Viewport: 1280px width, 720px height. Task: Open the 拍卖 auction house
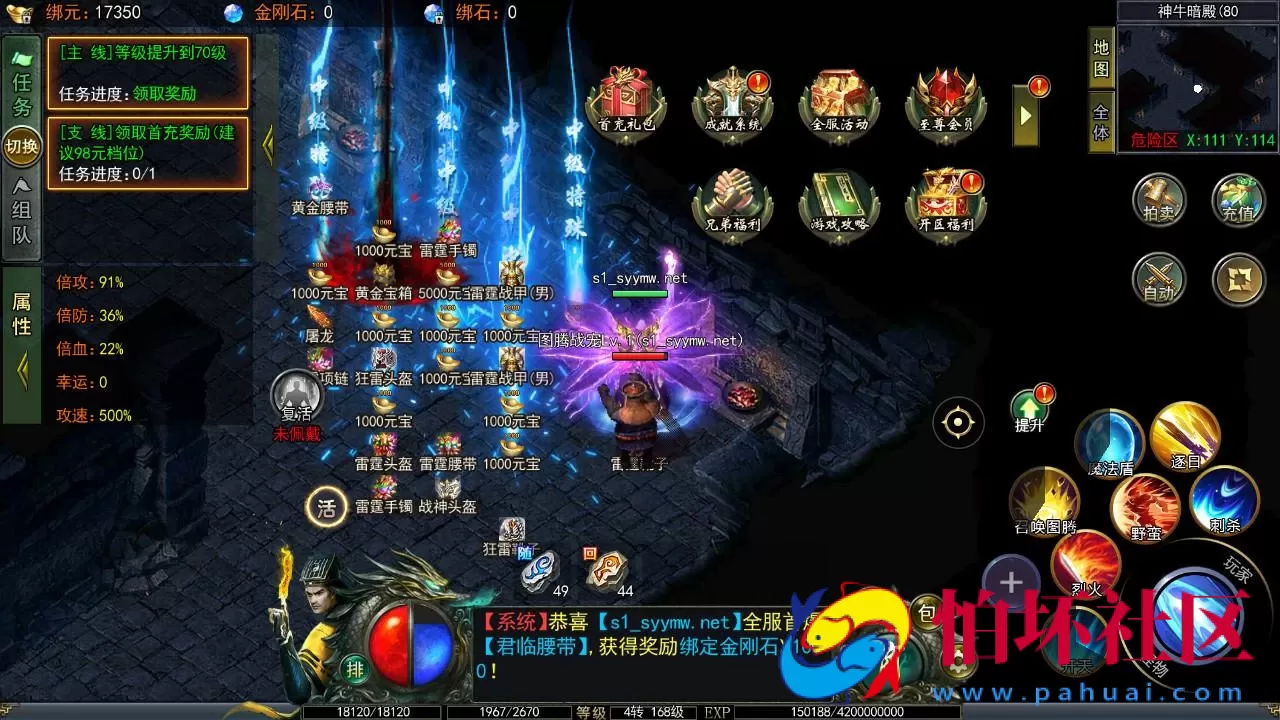tap(1158, 200)
